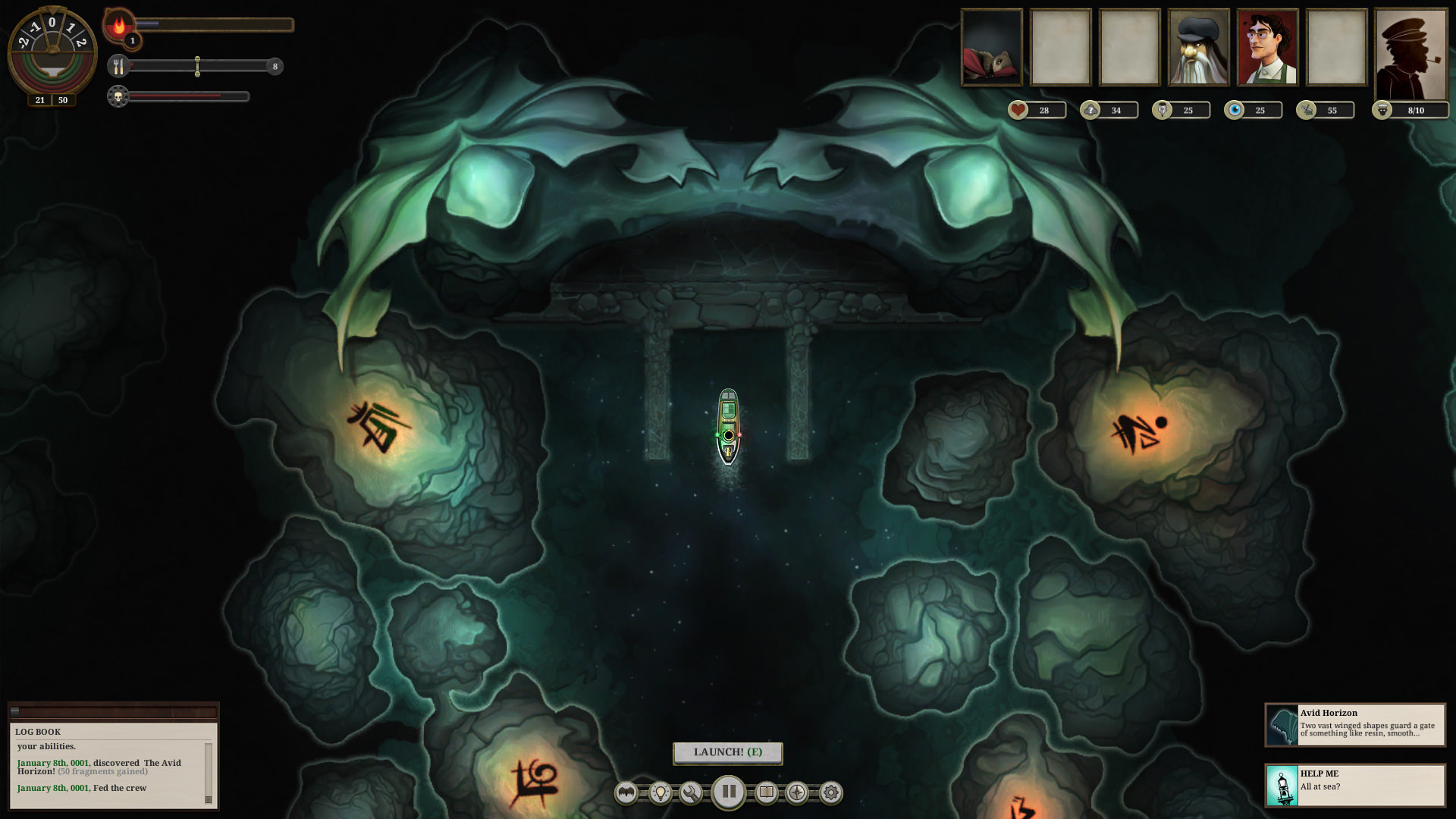Click the Avid Horizon info panel

coord(1357,724)
